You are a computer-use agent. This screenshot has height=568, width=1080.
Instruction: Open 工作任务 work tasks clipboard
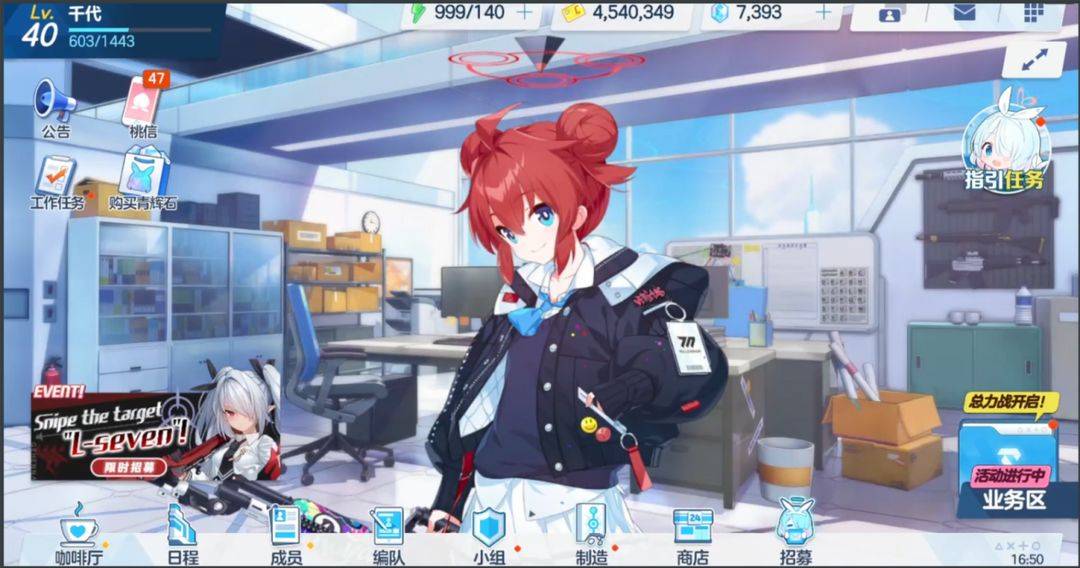[55, 180]
